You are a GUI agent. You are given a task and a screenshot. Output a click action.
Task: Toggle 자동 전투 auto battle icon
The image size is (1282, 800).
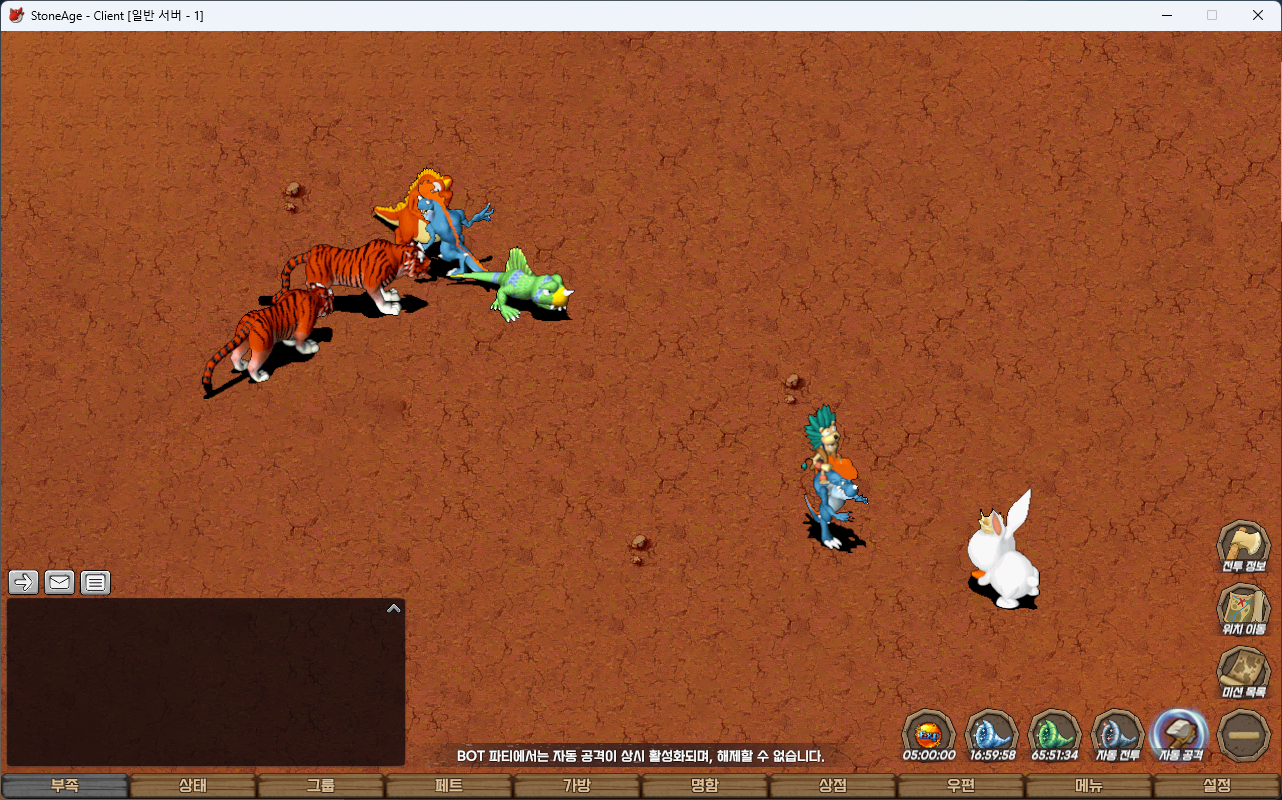point(1118,734)
